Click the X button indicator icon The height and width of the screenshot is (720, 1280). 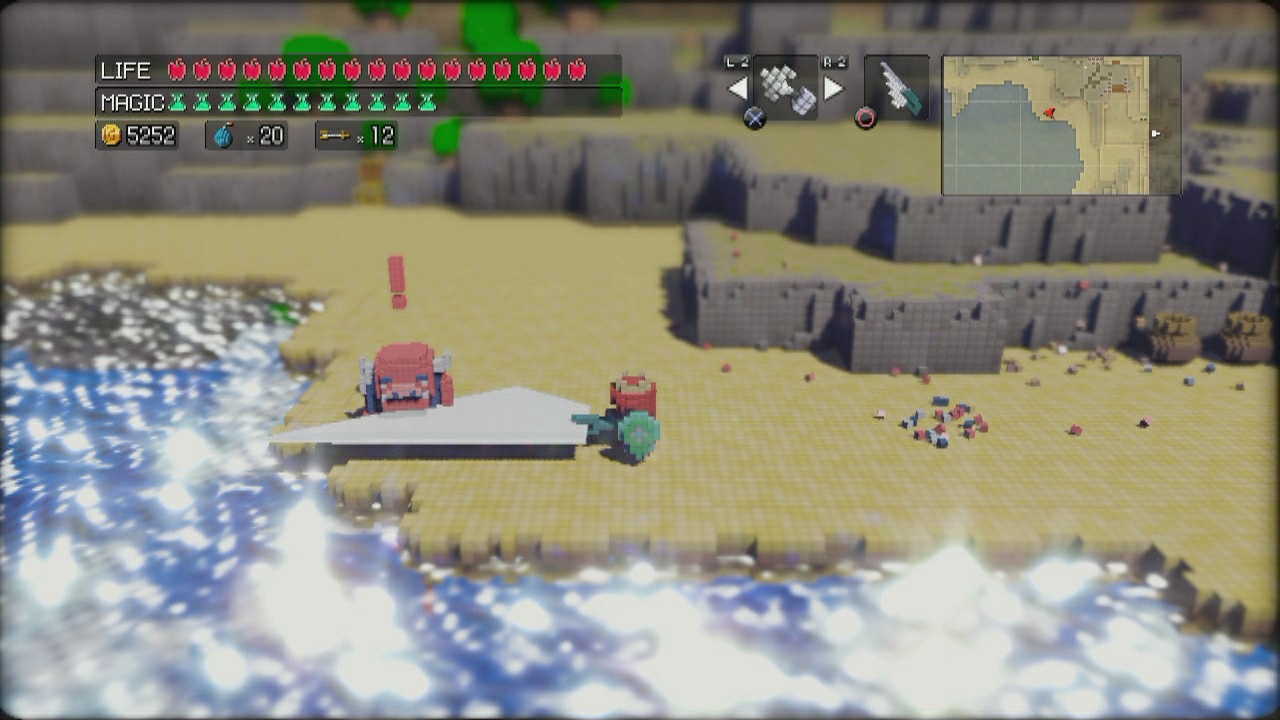(757, 117)
